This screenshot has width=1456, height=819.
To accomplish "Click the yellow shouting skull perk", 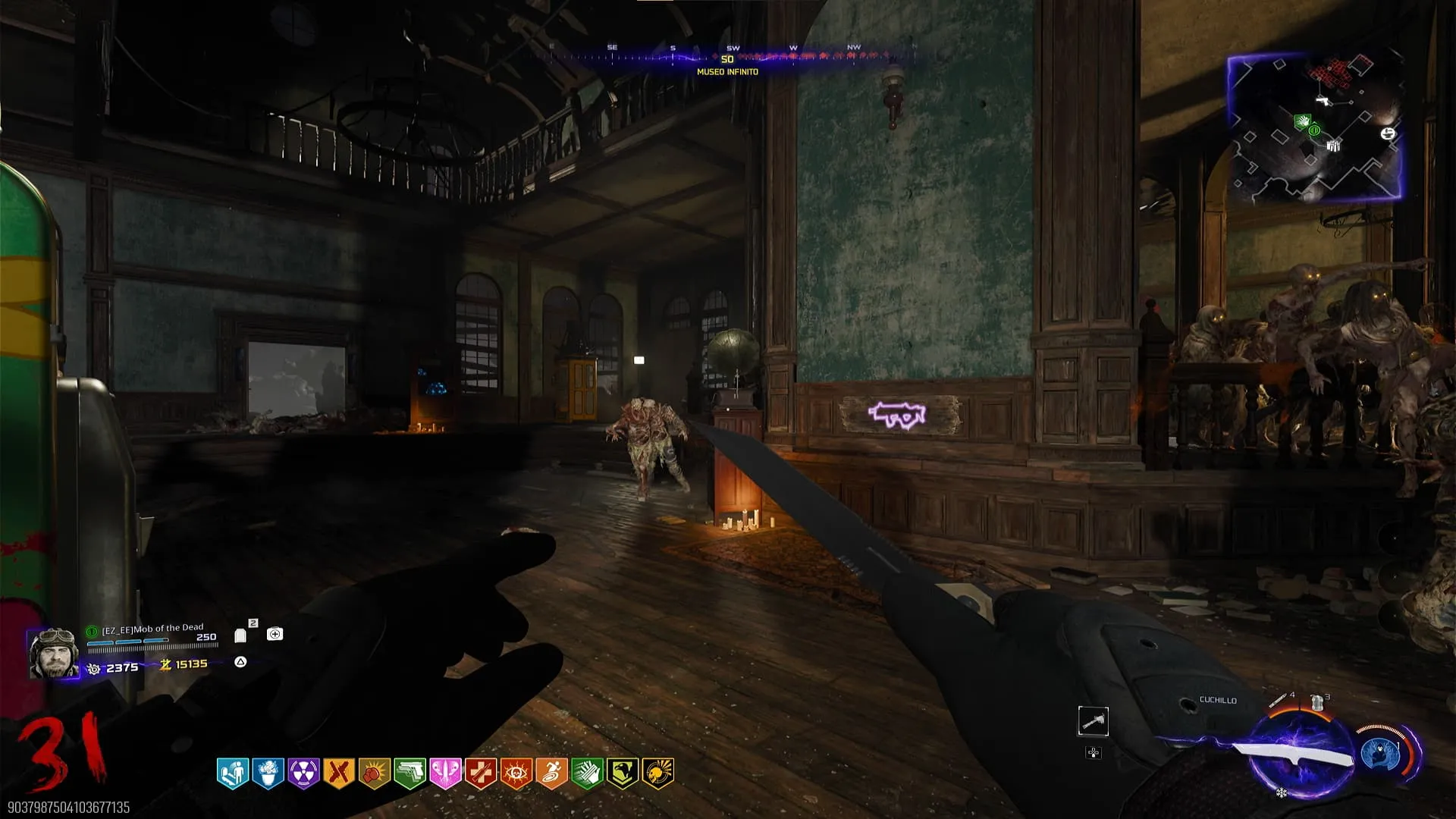I will click(657, 773).
